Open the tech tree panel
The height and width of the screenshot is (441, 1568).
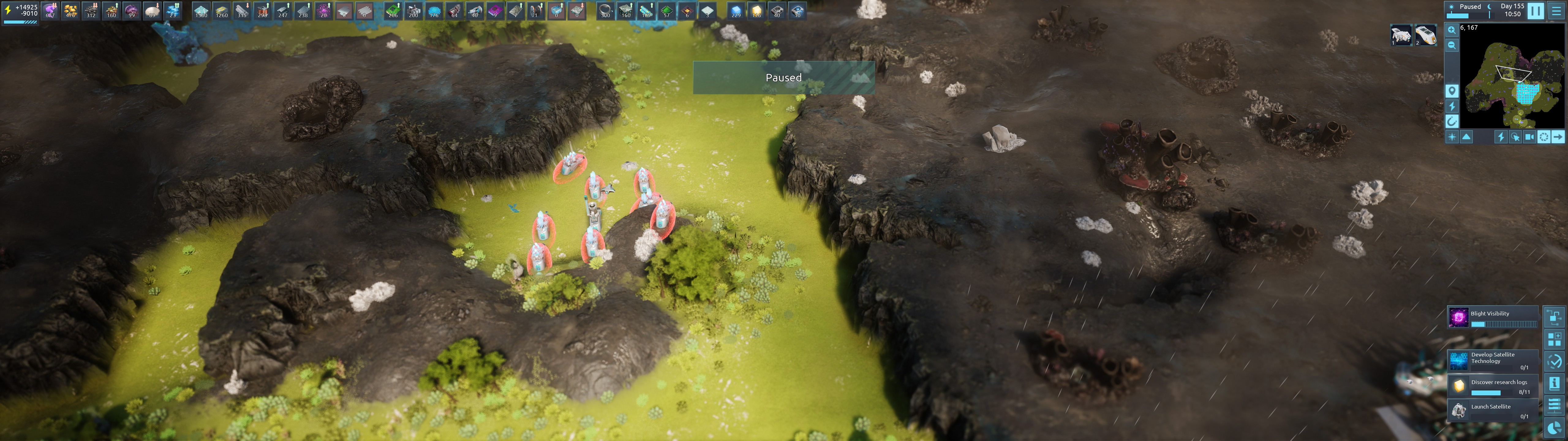coord(1554,317)
